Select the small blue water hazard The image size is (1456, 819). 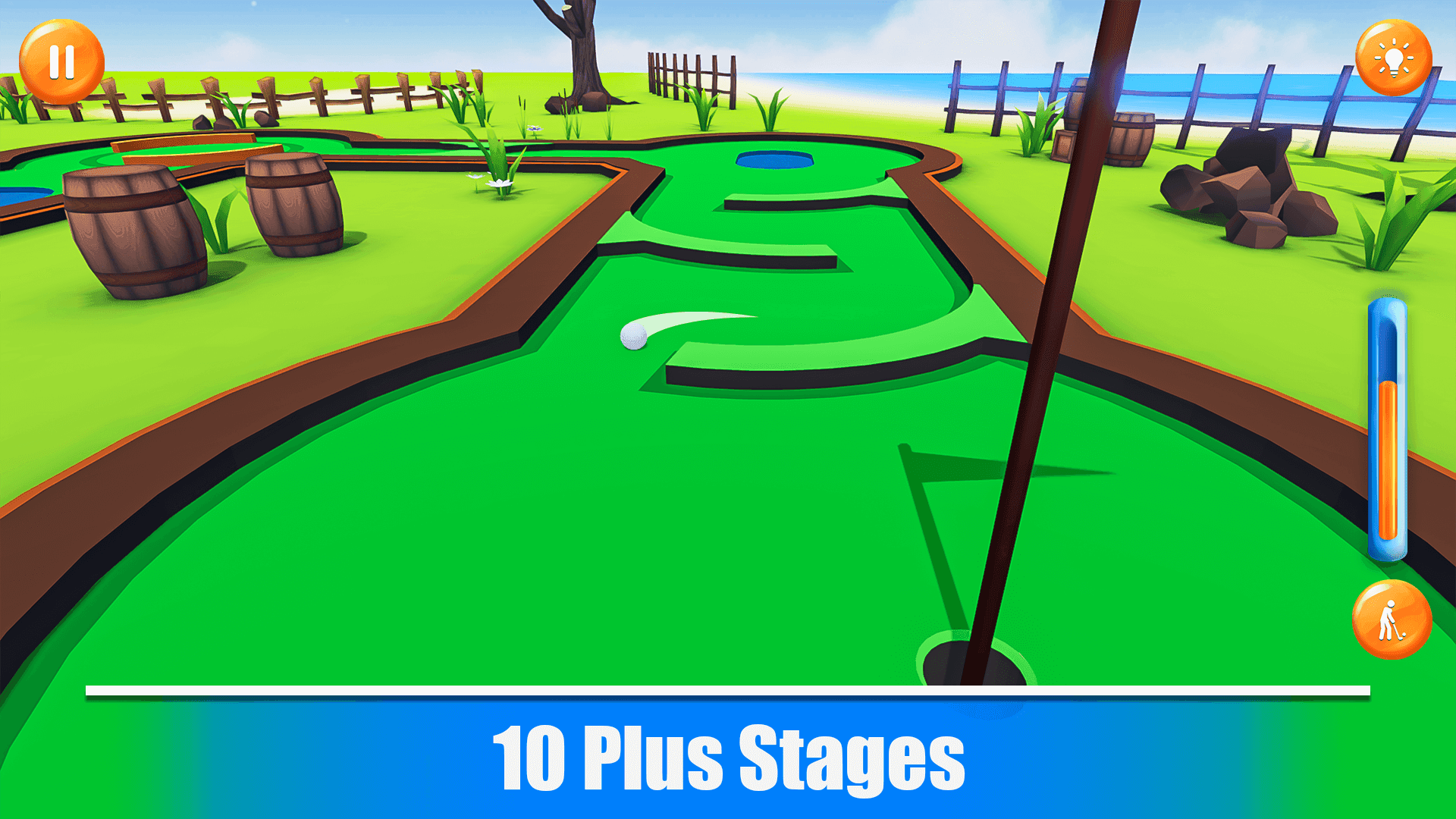pos(775,159)
